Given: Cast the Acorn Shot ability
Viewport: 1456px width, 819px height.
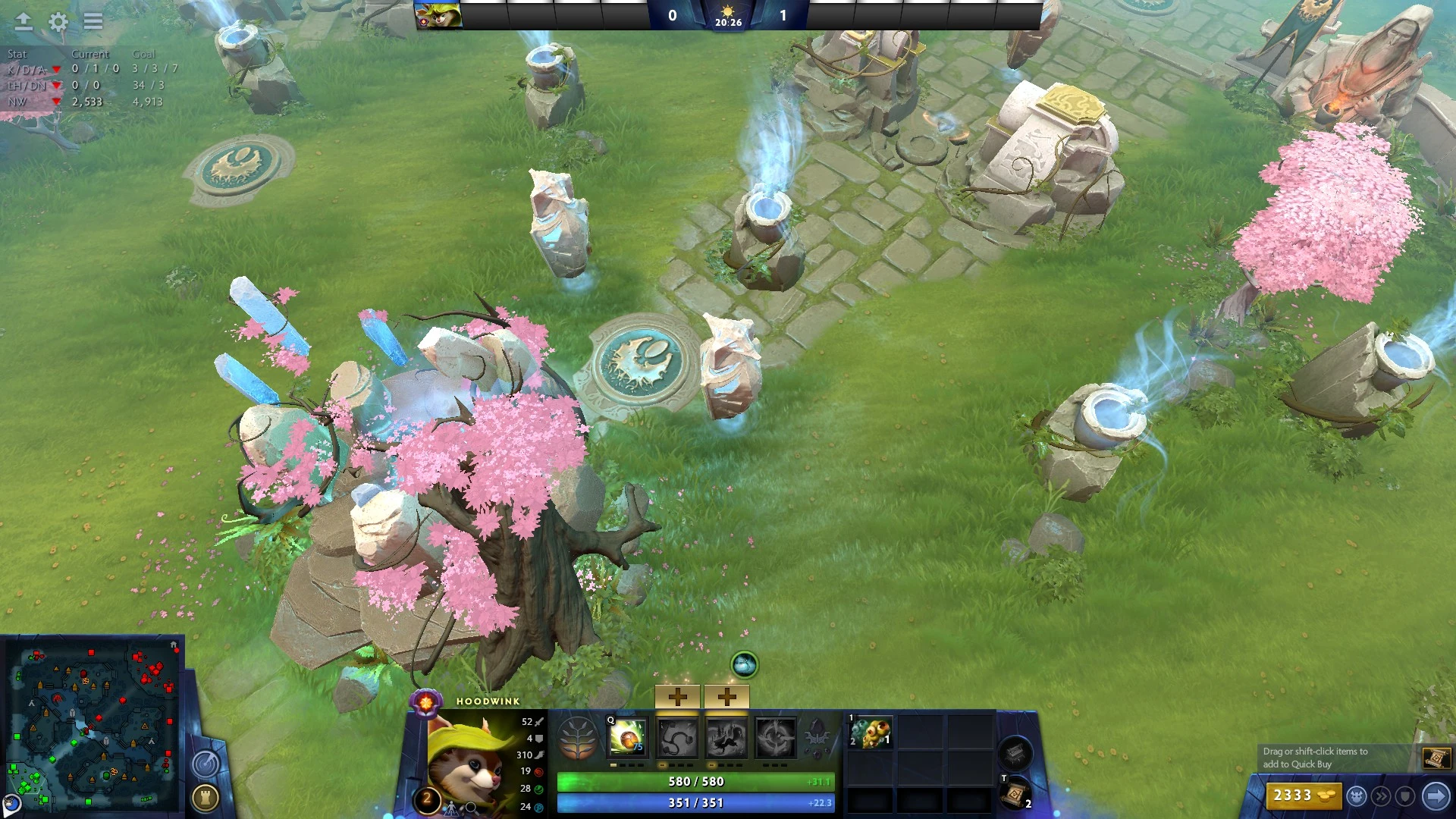Looking at the screenshot, I should click(627, 738).
